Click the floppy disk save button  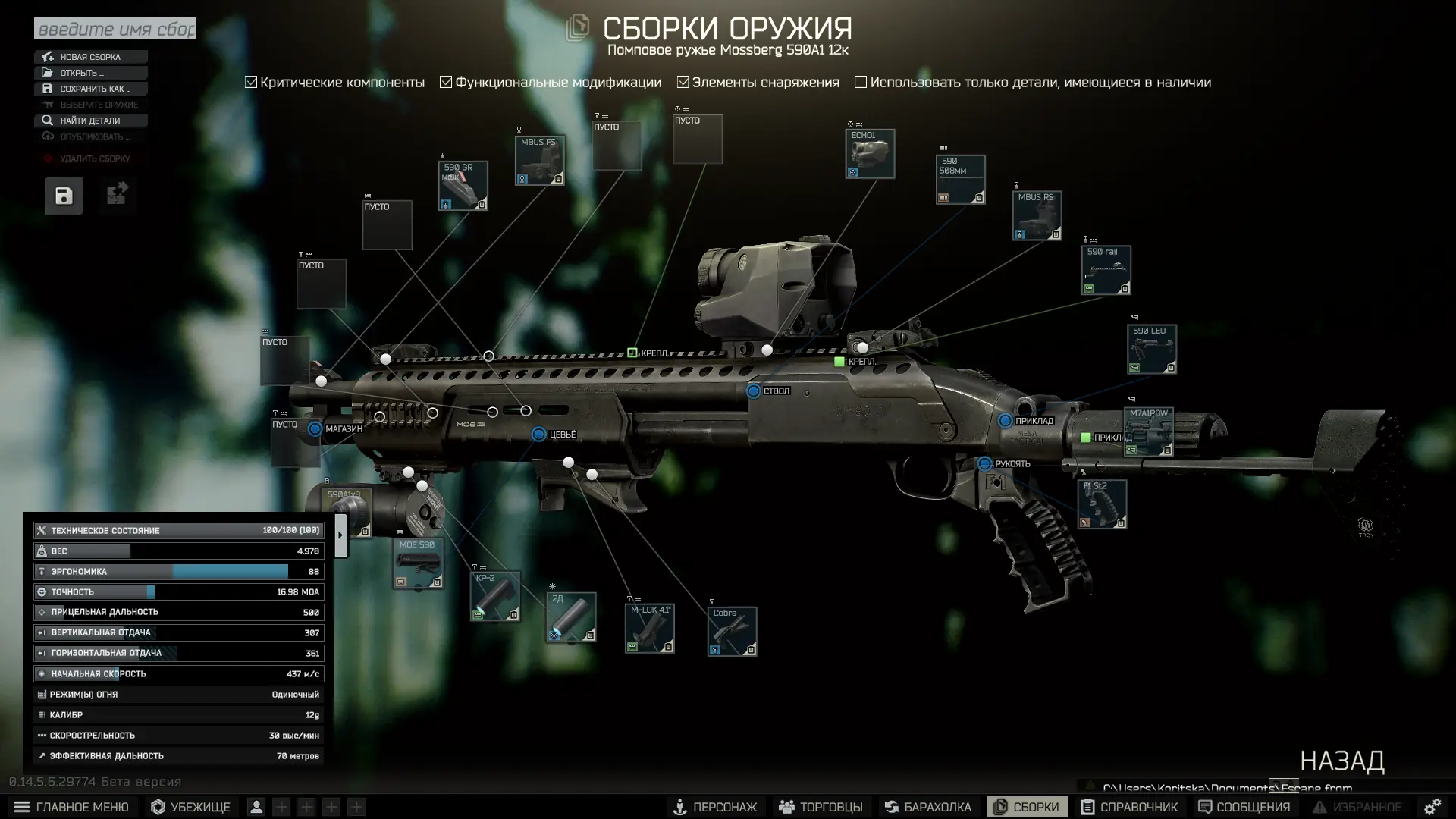click(x=64, y=196)
